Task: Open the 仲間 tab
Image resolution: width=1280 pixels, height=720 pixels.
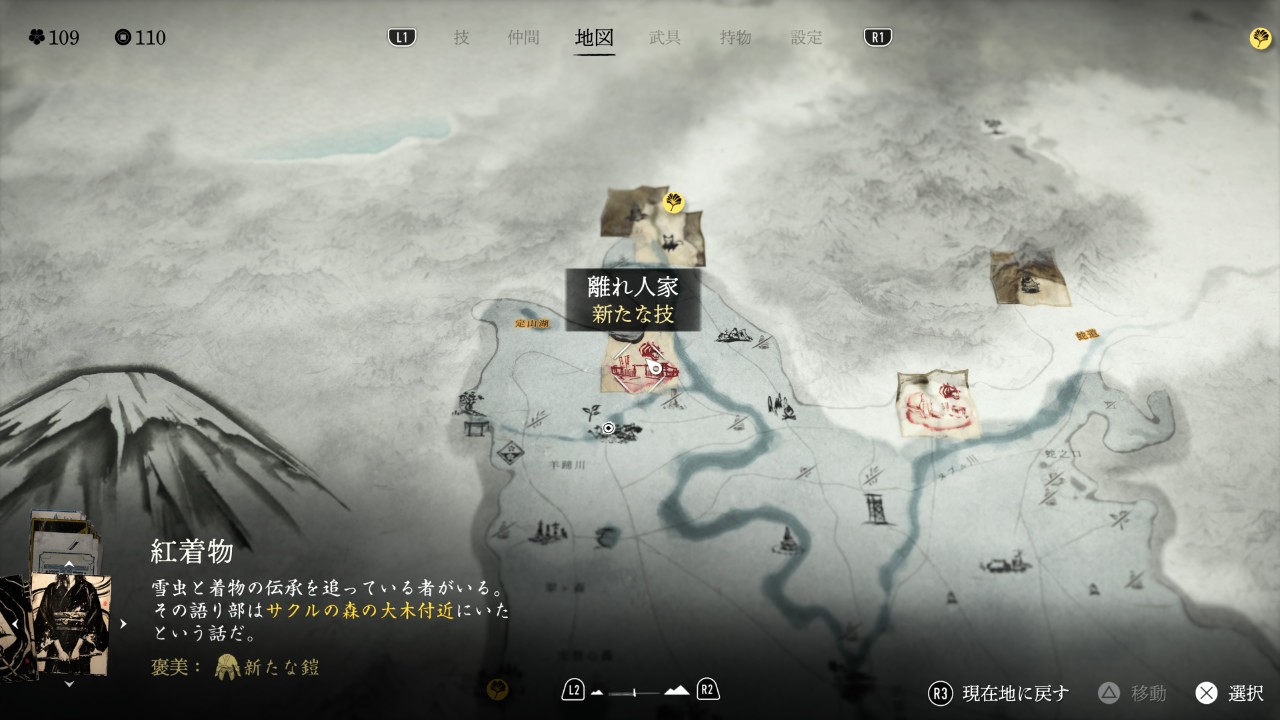Action: point(523,38)
